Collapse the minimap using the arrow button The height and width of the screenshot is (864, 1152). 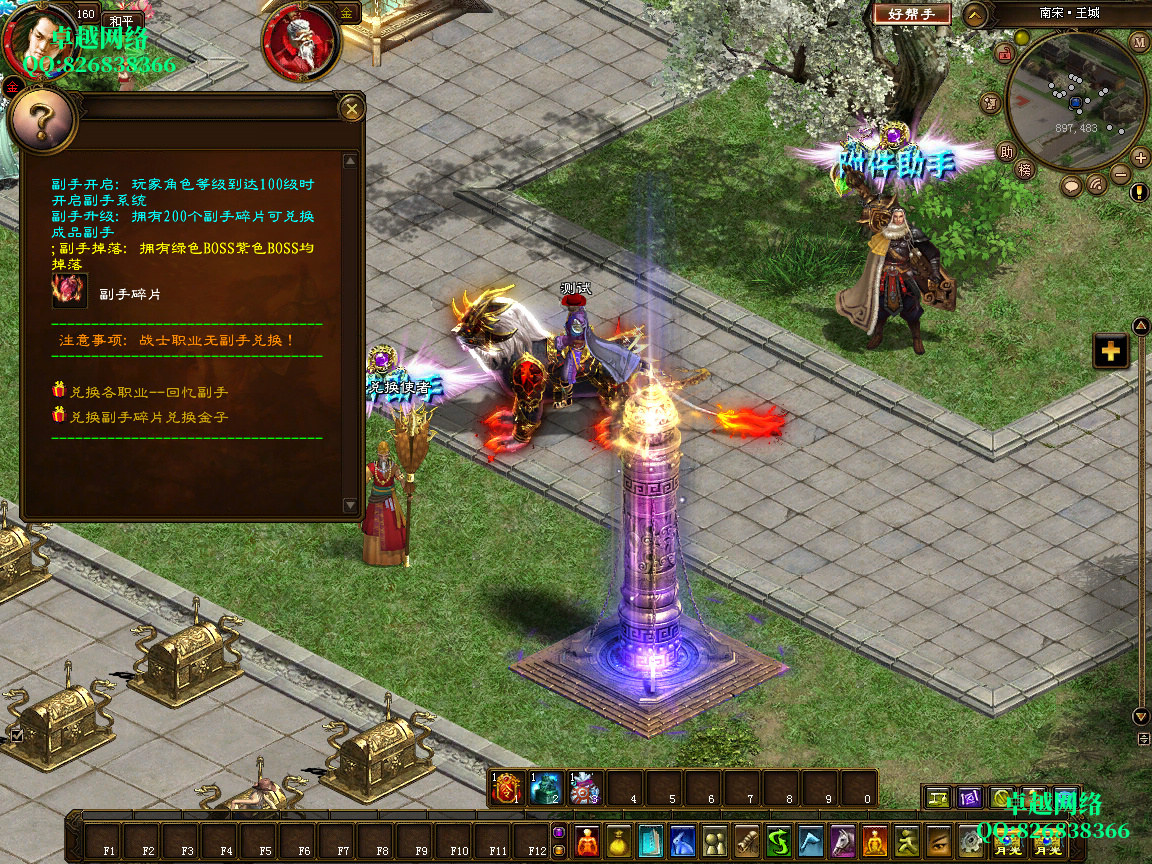975,14
